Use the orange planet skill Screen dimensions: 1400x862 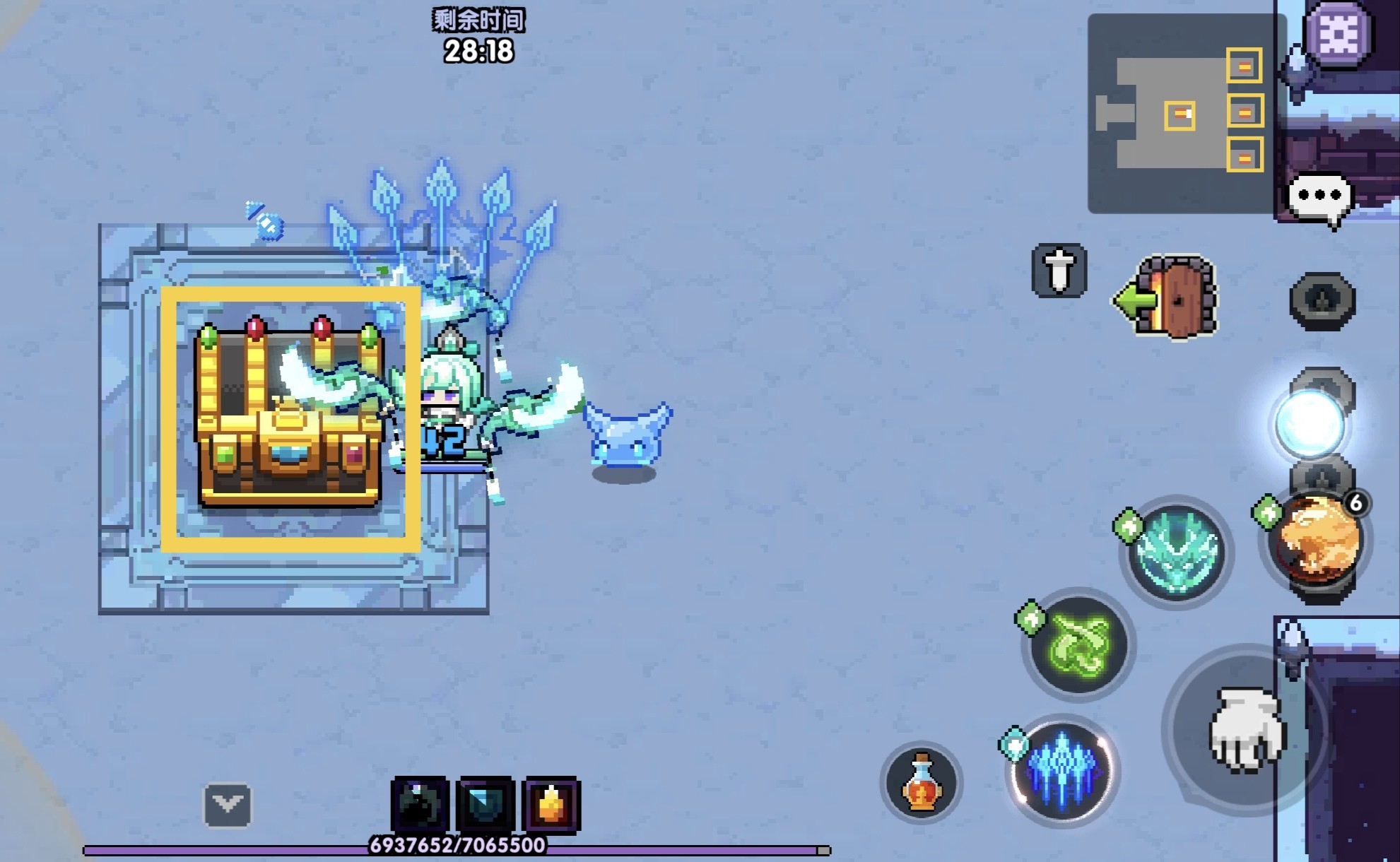click(1317, 543)
